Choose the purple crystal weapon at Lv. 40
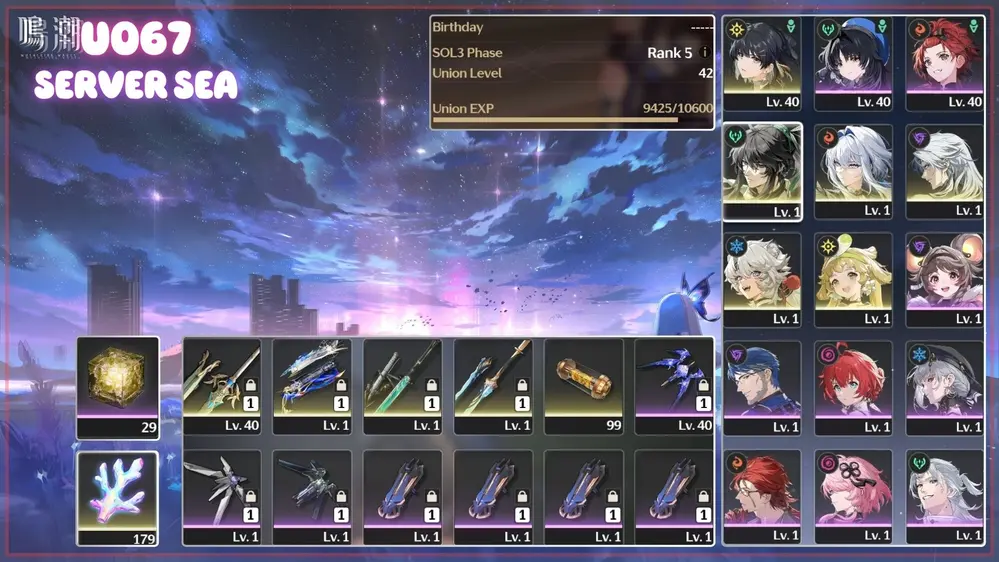This screenshot has width=999, height=562. tap(674, 379)
